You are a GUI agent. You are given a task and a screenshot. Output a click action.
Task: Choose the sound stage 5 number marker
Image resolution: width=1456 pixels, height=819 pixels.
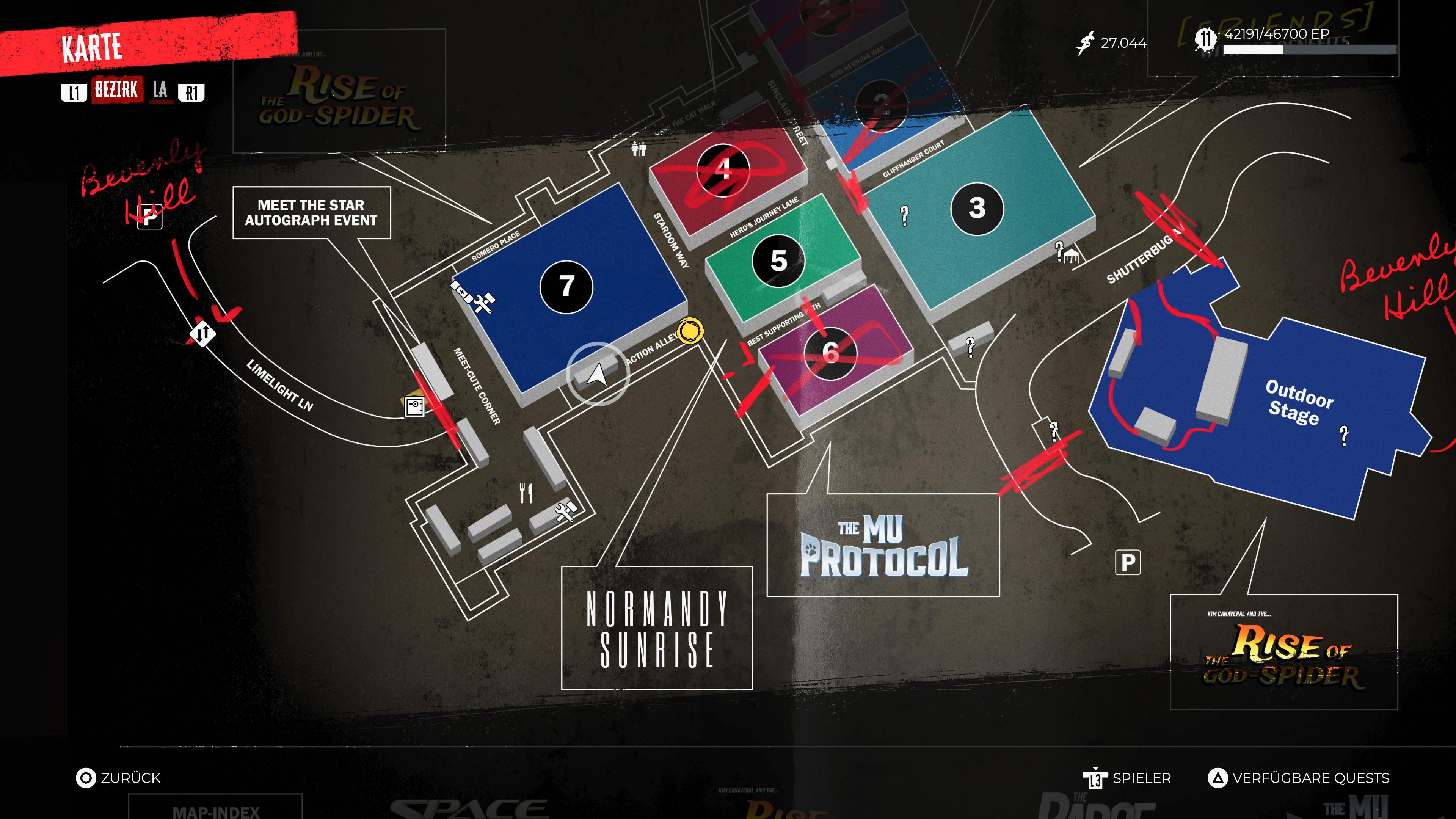(x=778, y=260)
